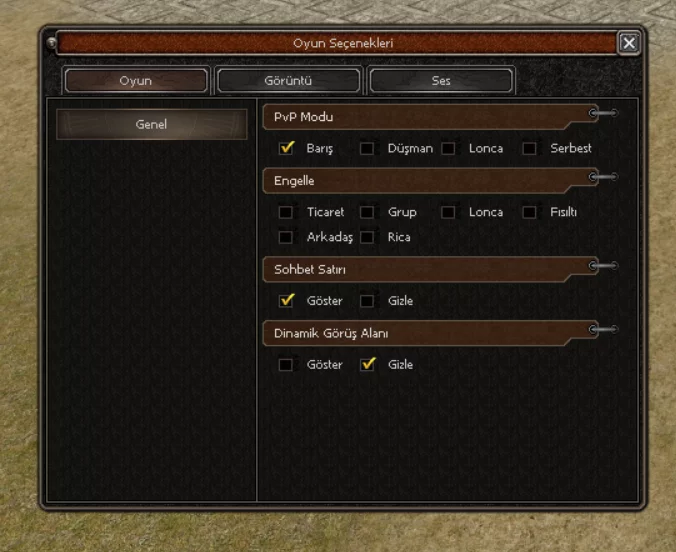Tick the Ticaret block checkbox

(286, 212)
